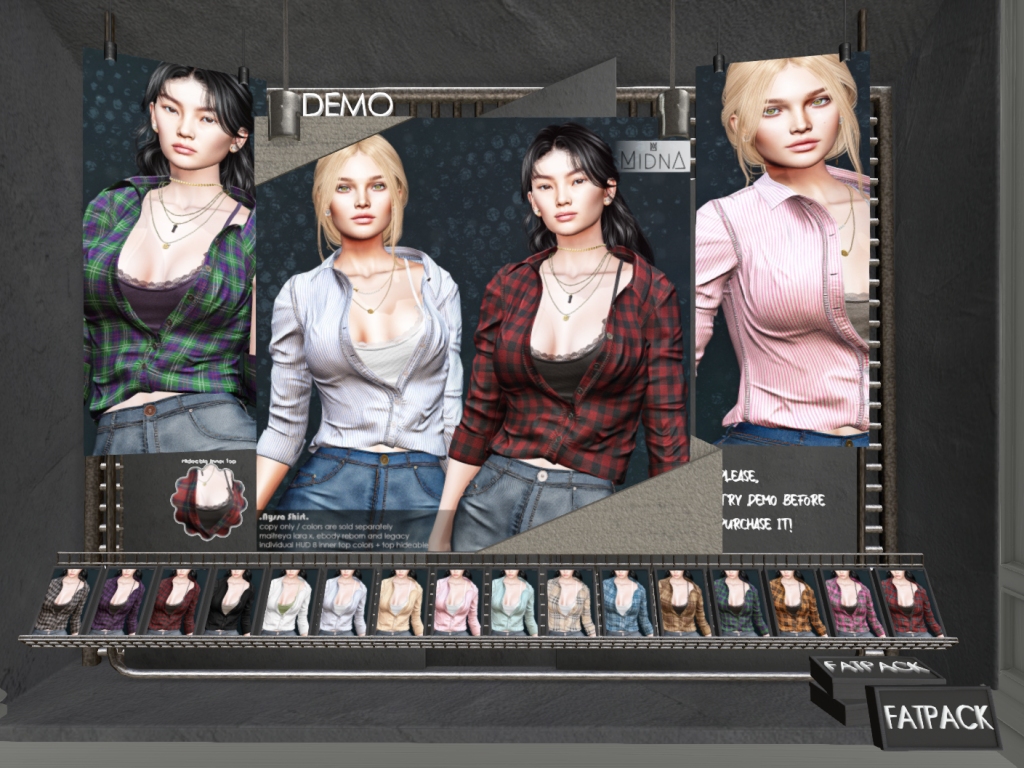Image resolution: width=1024 pixels, height=768 pixels.
Task: Pick the pink plaid shirt swatch
Action: (x=851, y=603)
